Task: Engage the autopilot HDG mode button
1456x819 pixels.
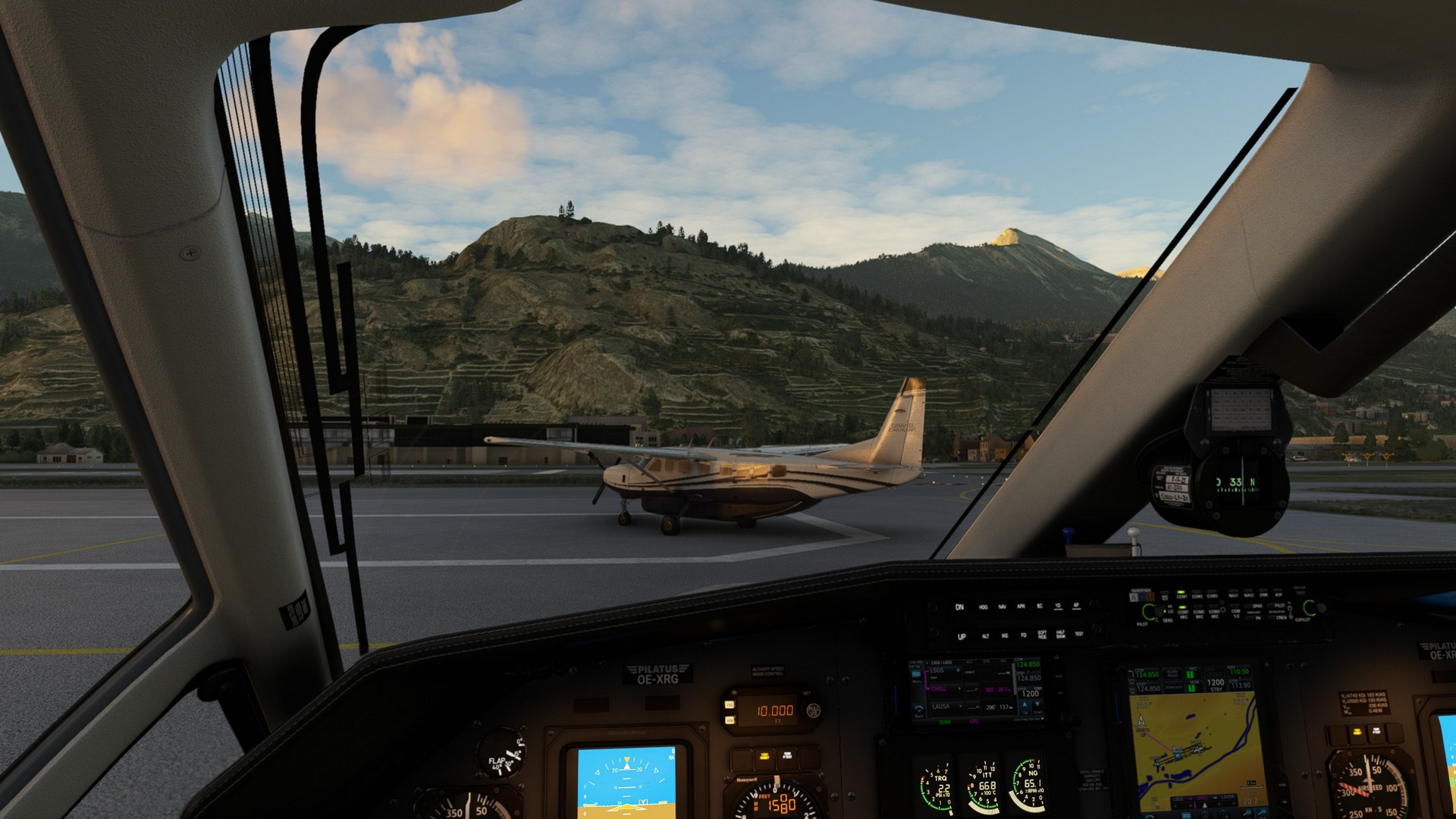Action: (x=983, y=607)
